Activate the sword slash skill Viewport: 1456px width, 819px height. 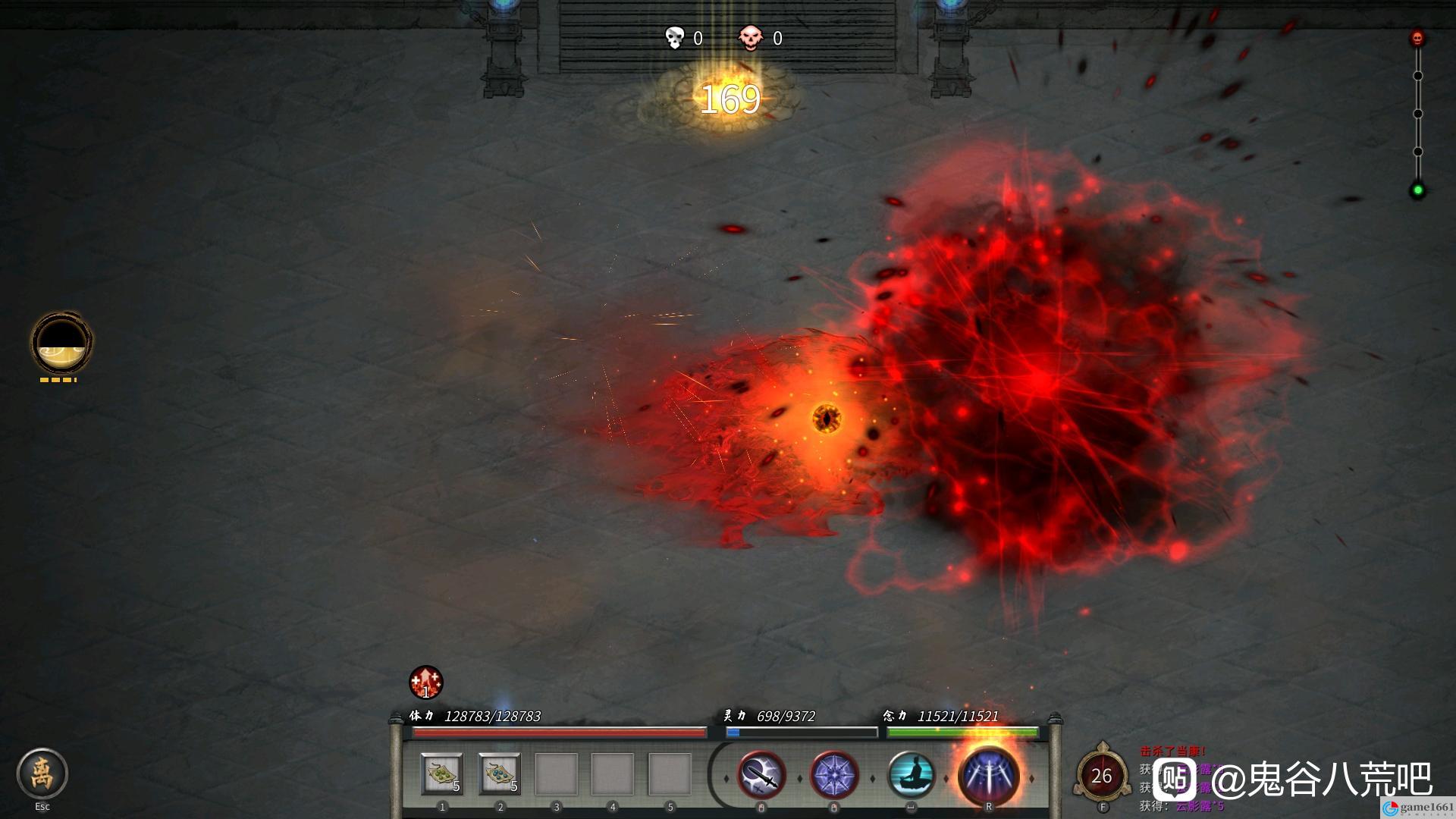point(761,776)
